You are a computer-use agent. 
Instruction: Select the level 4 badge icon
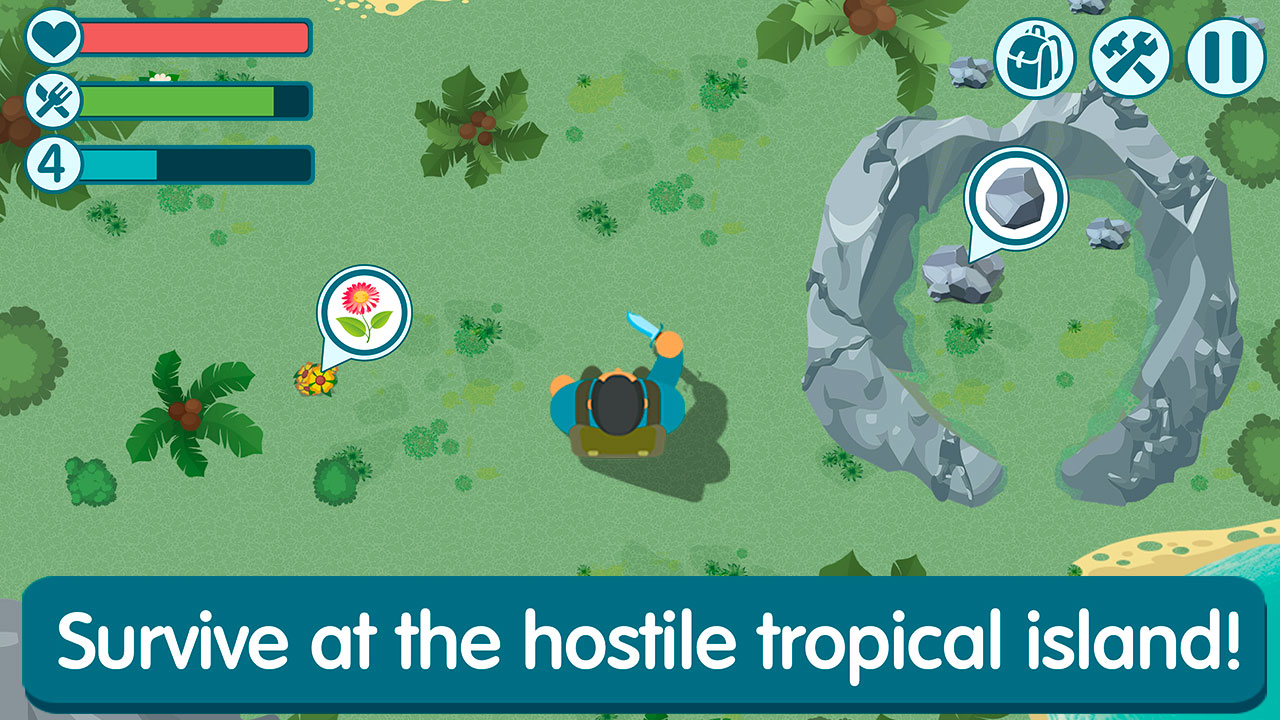point(55,162)
